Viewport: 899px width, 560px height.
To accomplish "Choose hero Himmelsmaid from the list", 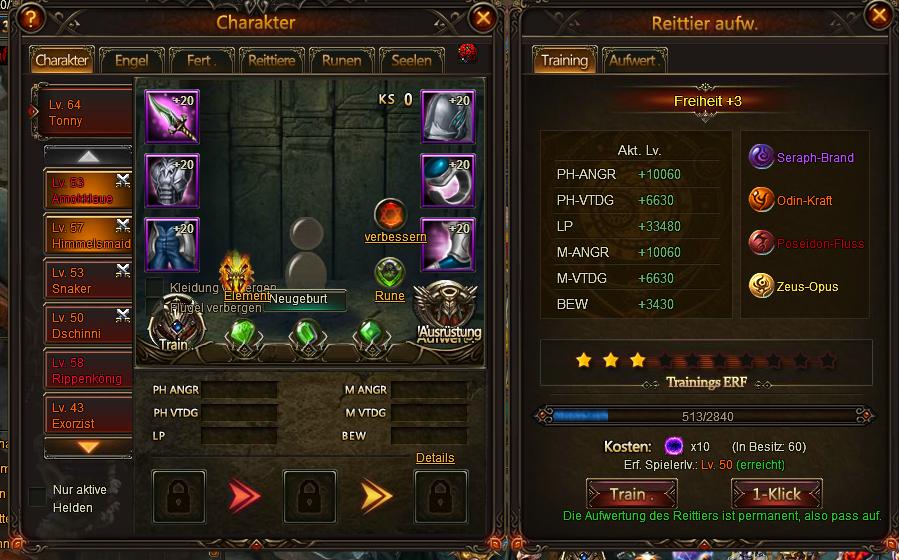I will [x=85, y=236].
